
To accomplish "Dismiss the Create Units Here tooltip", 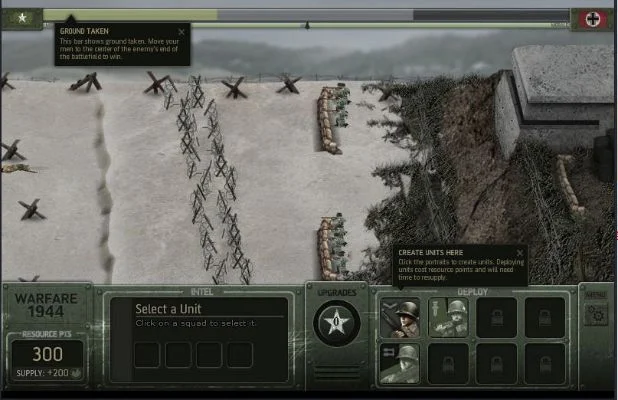I will click(x=519, y=253).
